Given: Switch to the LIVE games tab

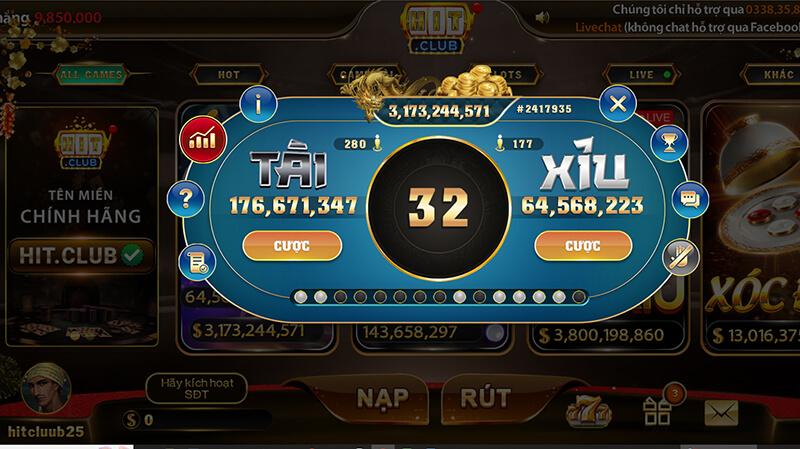Looking at the screenshot, I should click(x=641, y=75).
